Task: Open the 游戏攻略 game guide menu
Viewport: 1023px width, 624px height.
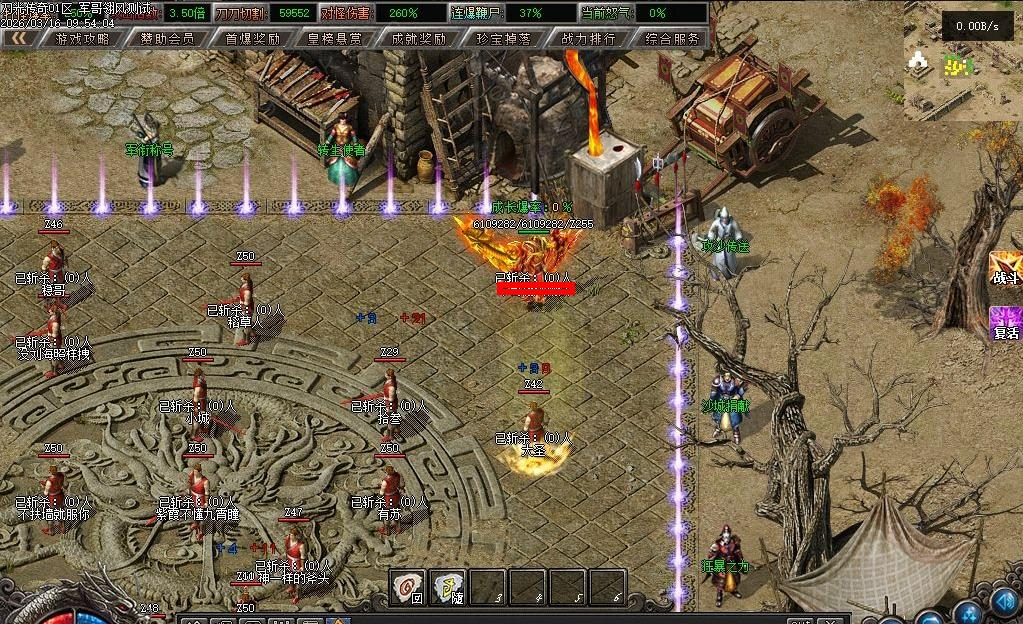Action: pos(82,38)
